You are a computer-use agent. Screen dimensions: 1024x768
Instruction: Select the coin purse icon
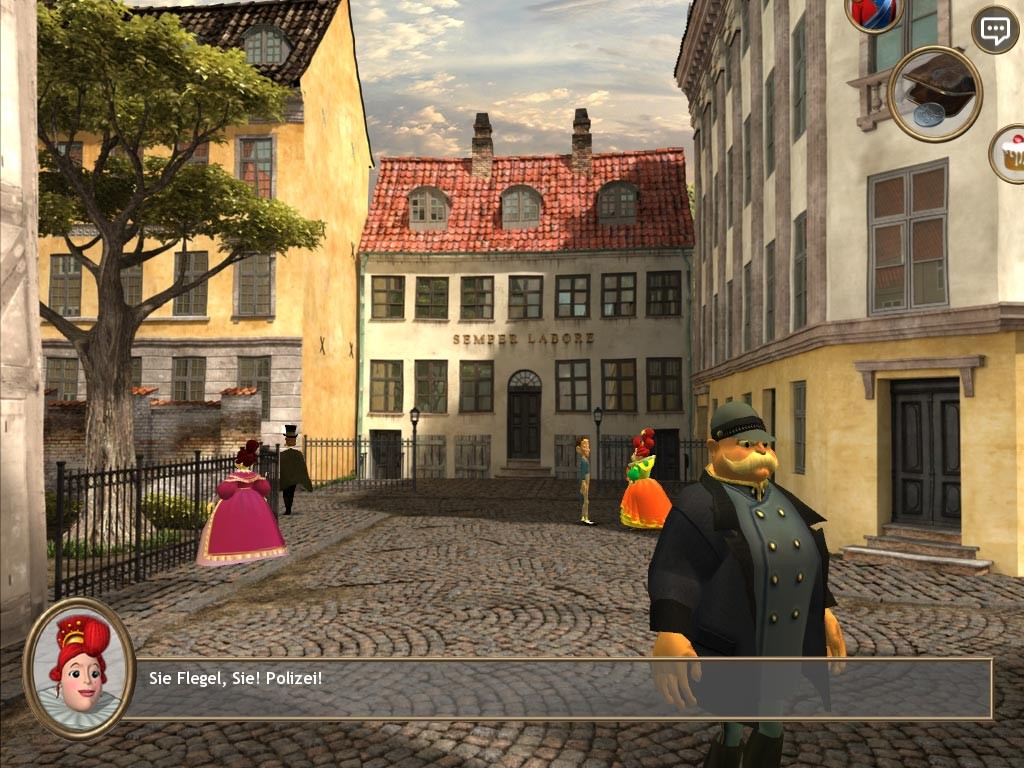tap(934, 93)
